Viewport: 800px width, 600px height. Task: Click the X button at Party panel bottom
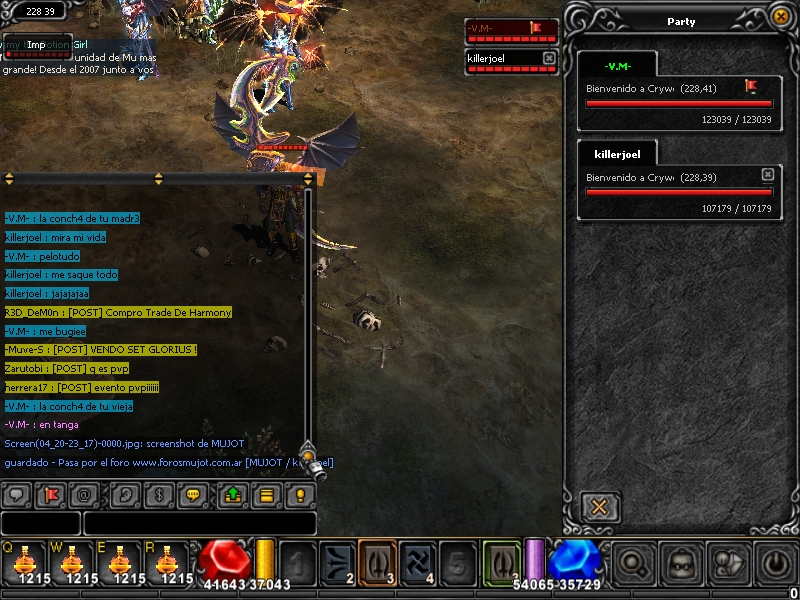599,507
